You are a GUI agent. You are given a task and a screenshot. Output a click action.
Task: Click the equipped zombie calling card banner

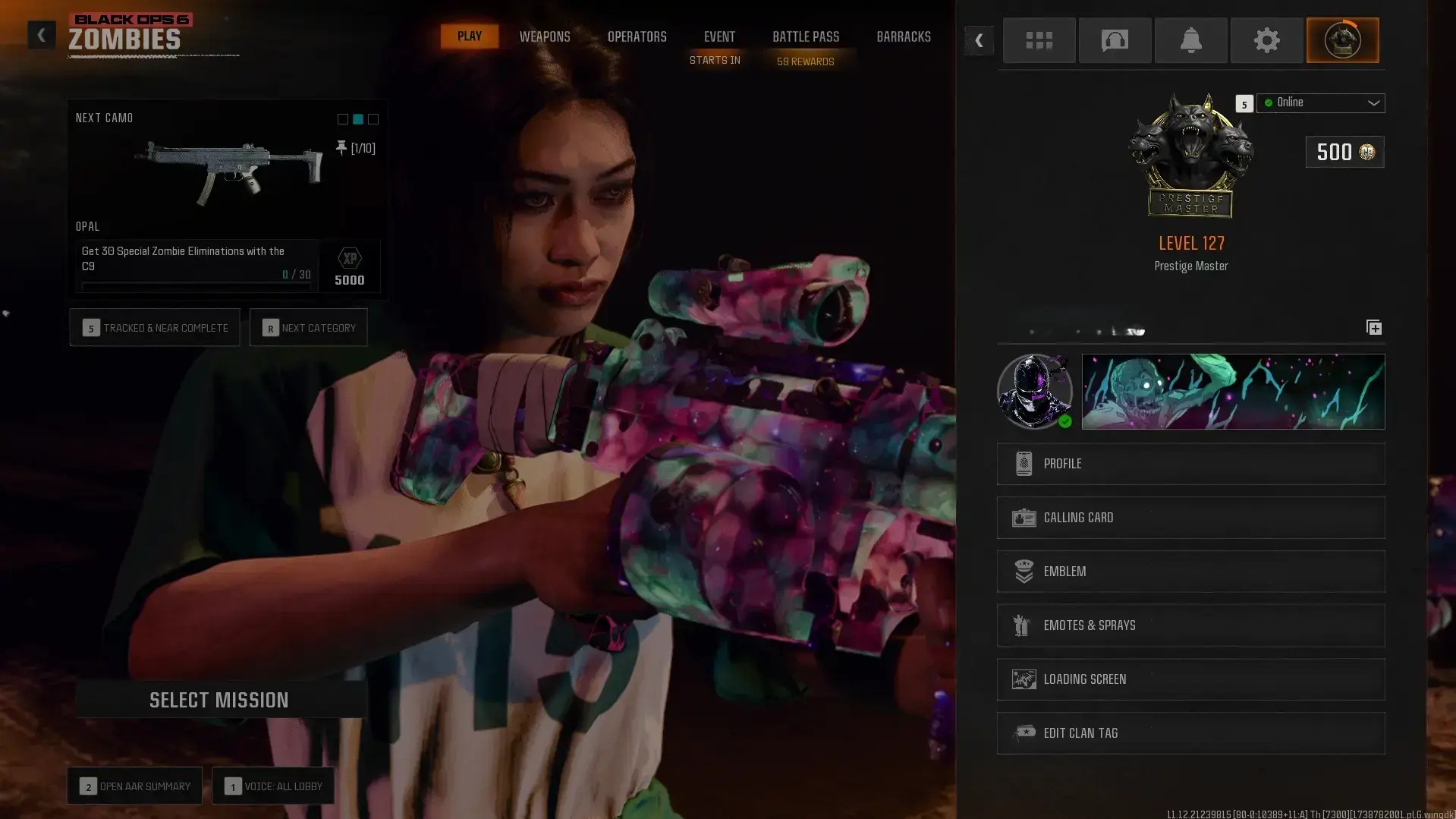click(1233, 391)
